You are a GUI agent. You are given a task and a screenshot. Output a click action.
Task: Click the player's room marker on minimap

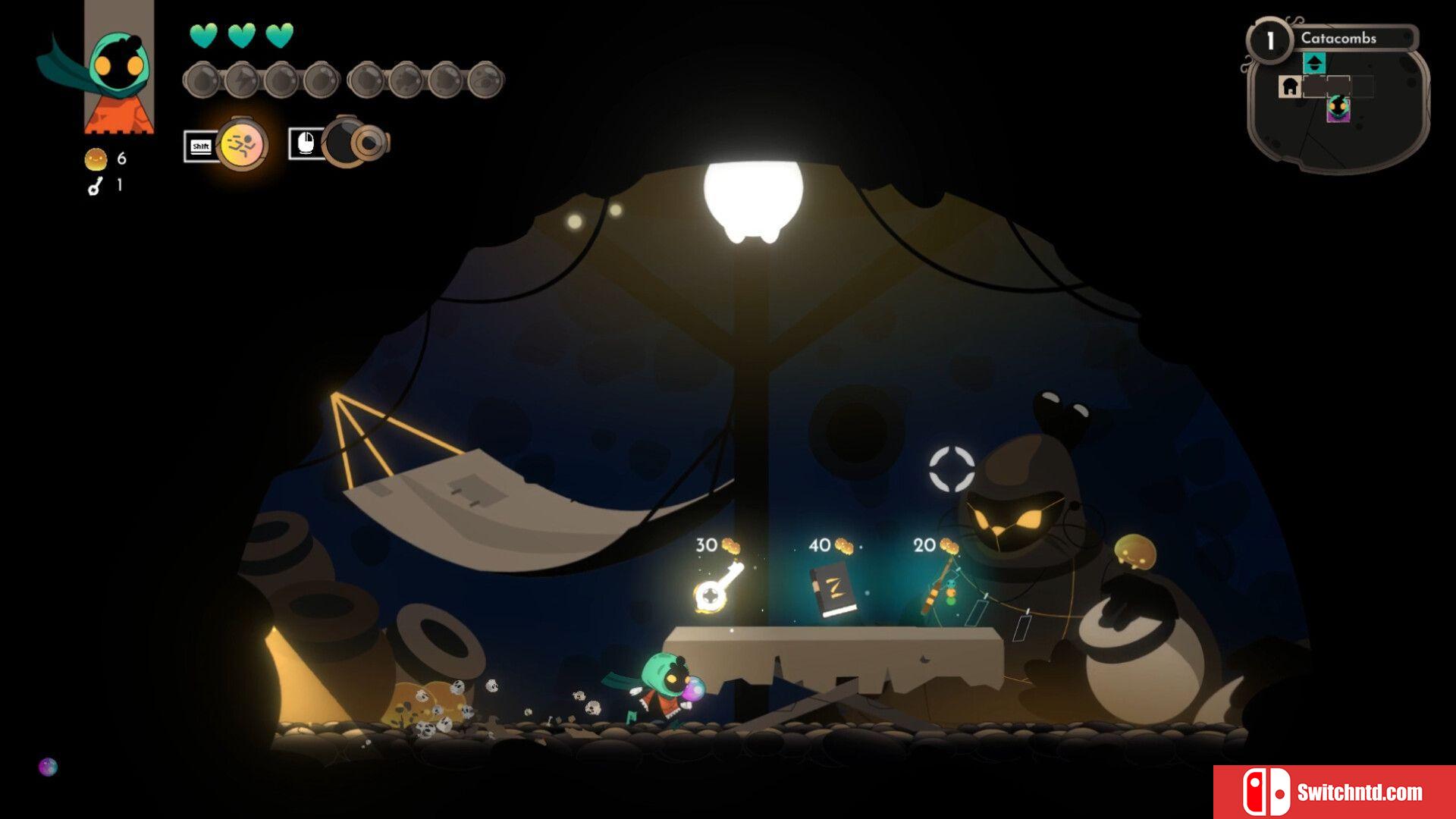[1338, 108]
